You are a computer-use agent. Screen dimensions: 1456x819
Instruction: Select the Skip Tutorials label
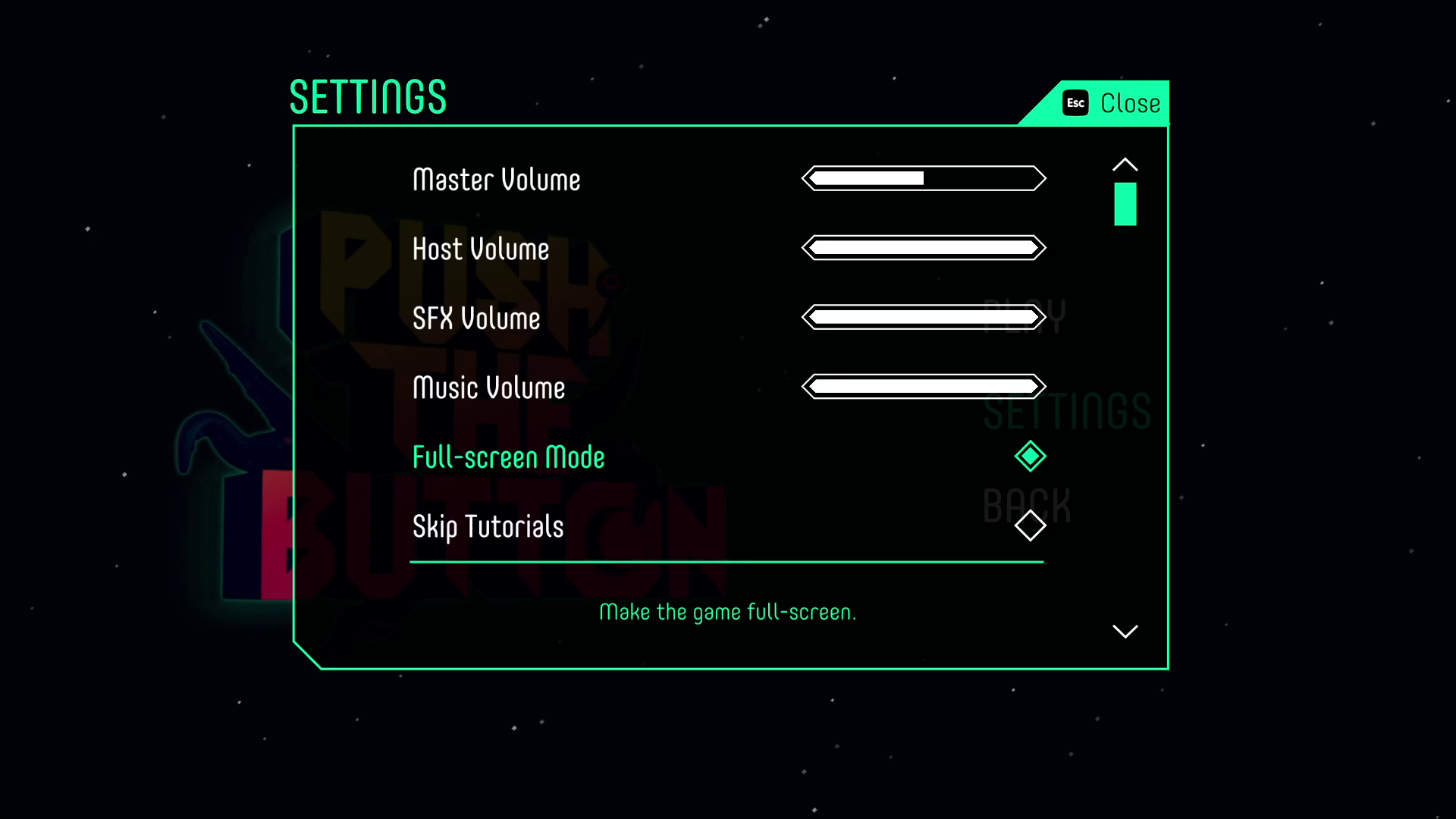click(488, 527)
